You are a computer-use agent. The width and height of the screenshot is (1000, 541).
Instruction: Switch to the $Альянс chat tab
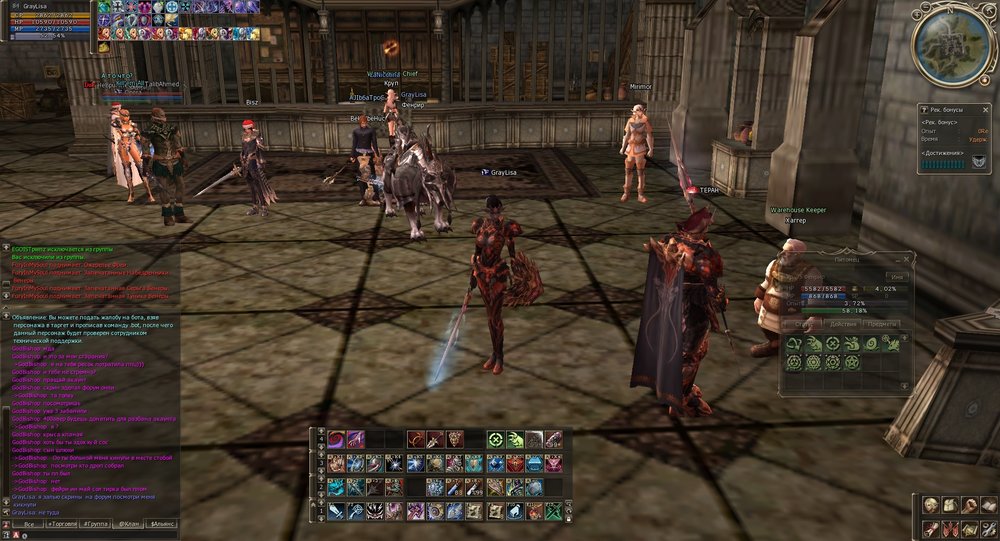click(x=163, y=523)
